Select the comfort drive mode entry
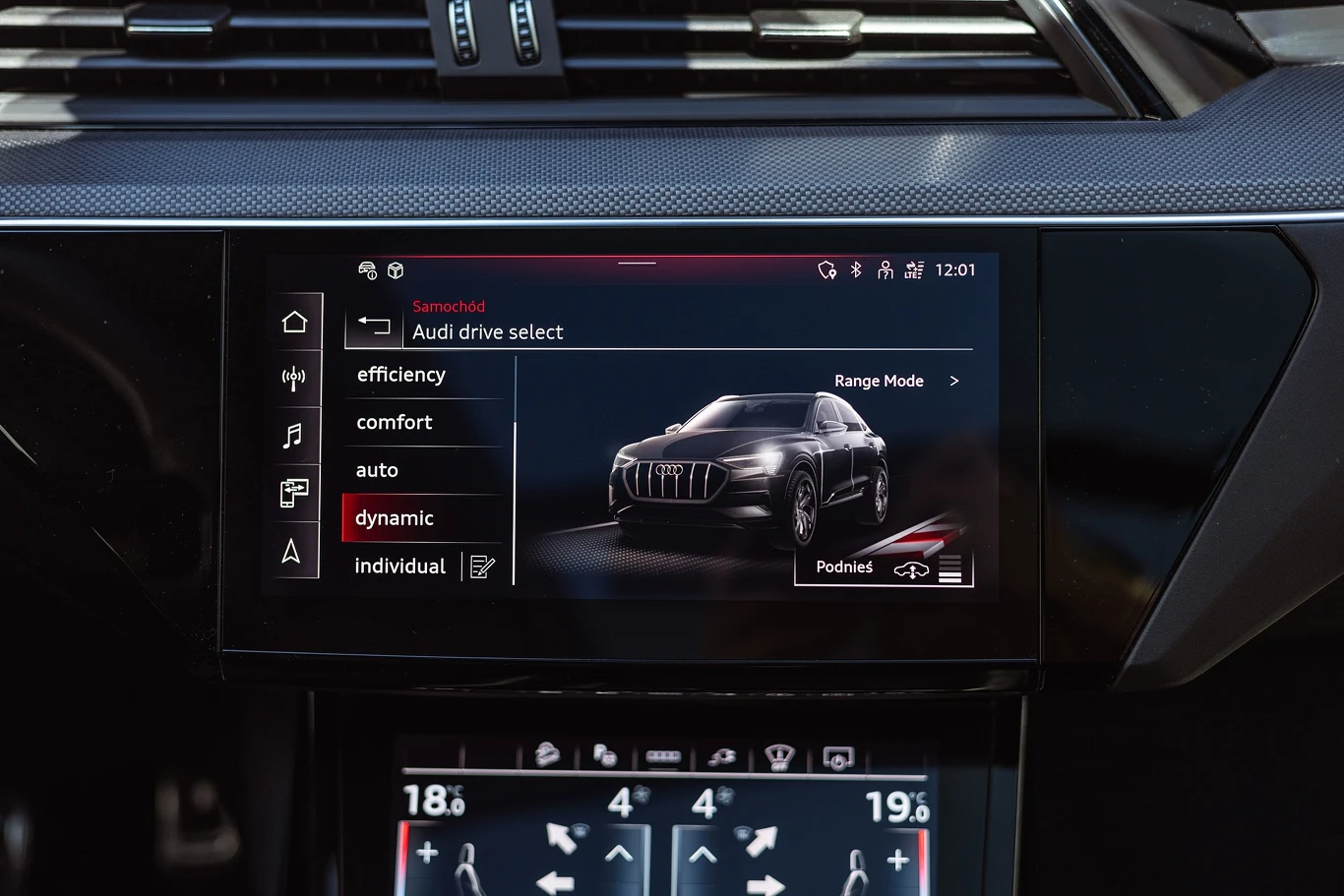The width and height of the screenshot is (1344, 896). (x=394, y=422)
